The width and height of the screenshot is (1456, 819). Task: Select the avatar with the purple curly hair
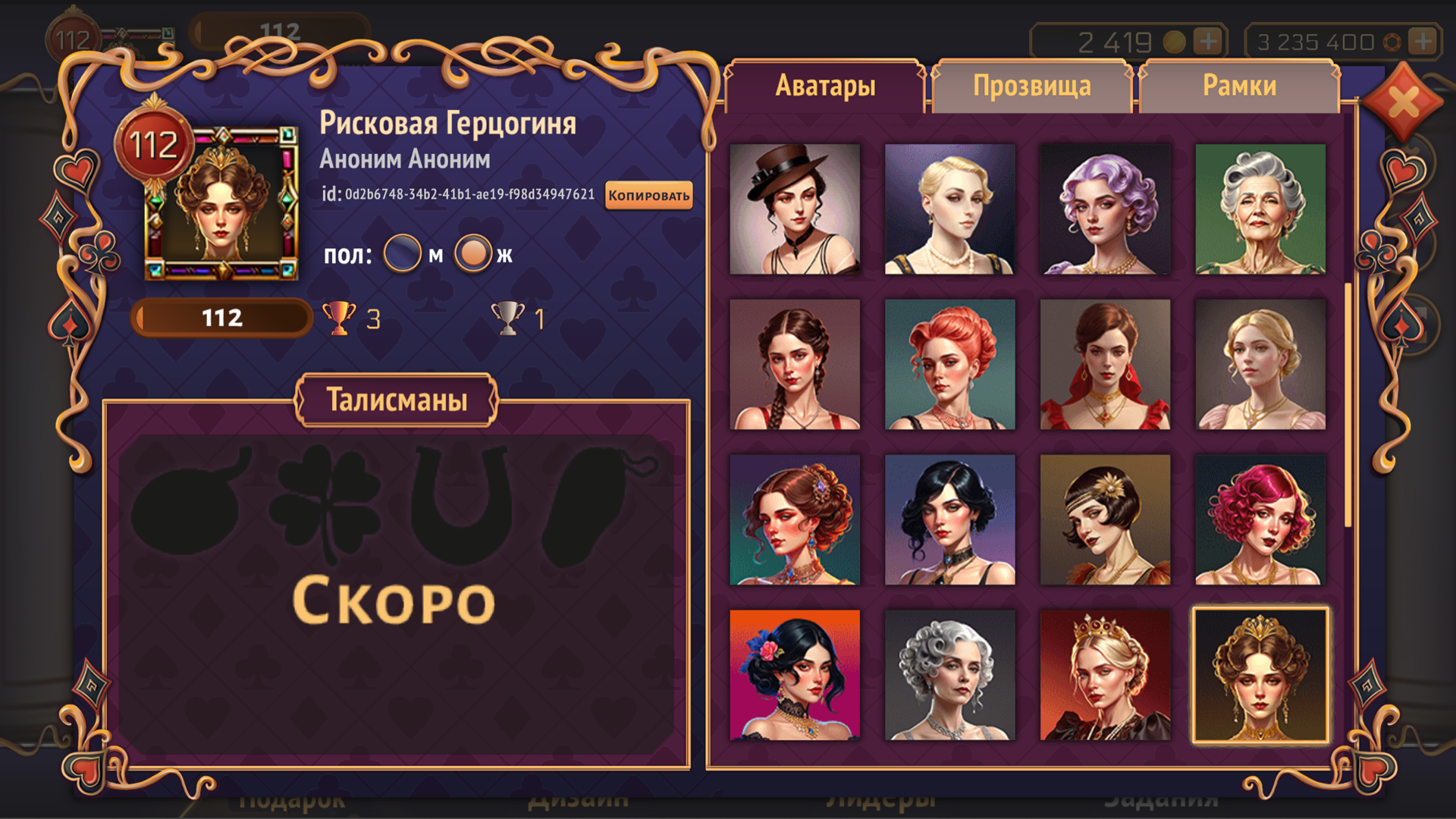pyautogui.click(x=1106, y=209)
